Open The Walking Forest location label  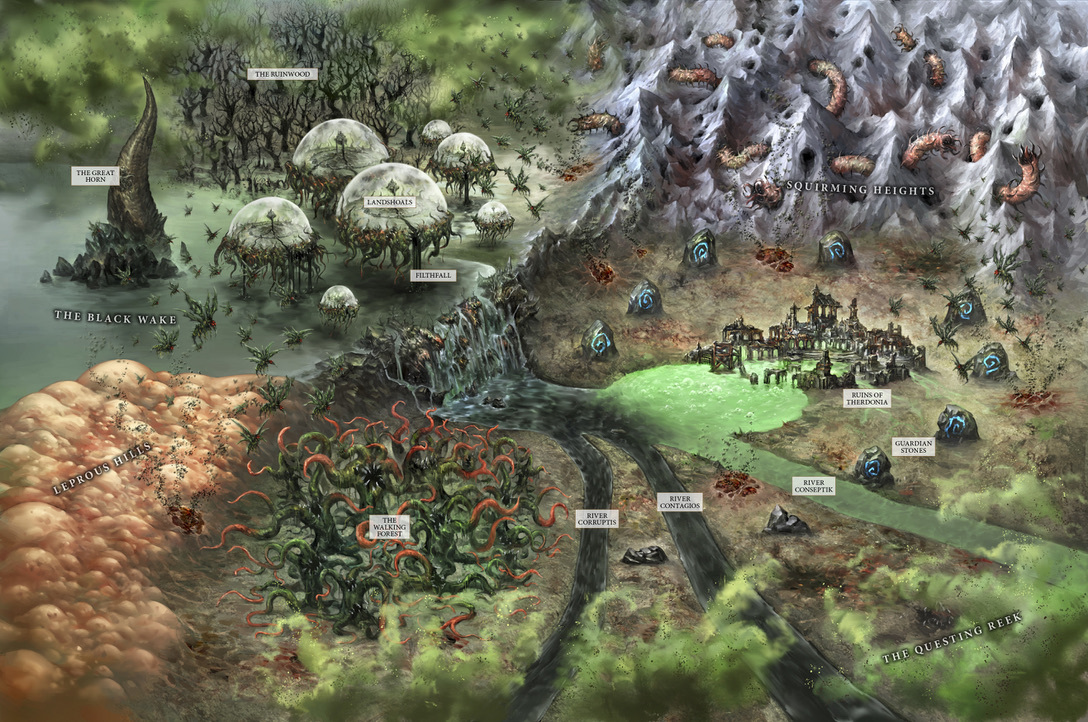[x=388, y=527]
